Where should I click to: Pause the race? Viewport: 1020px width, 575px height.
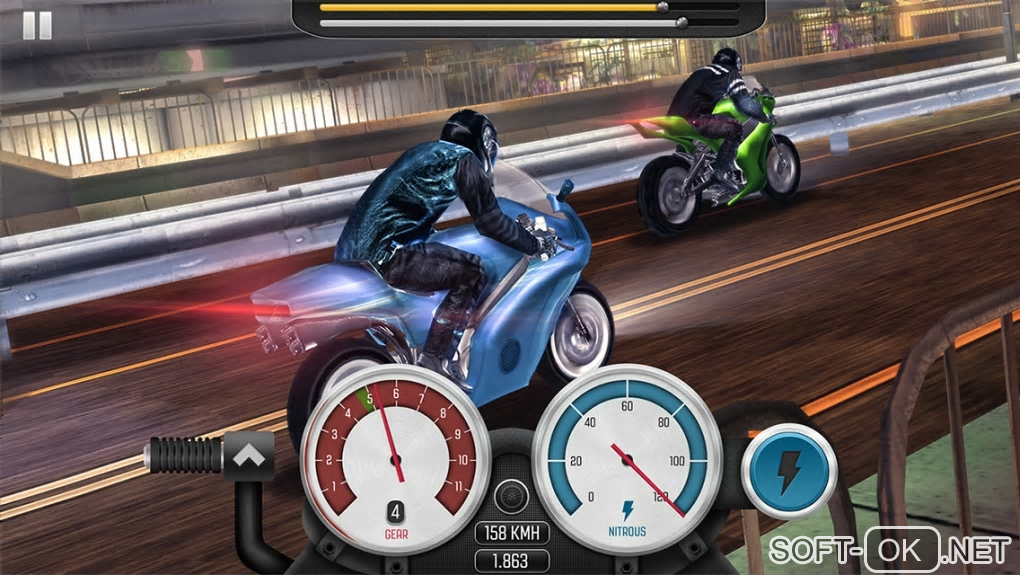pyautogui.click(x=37, y=25)
